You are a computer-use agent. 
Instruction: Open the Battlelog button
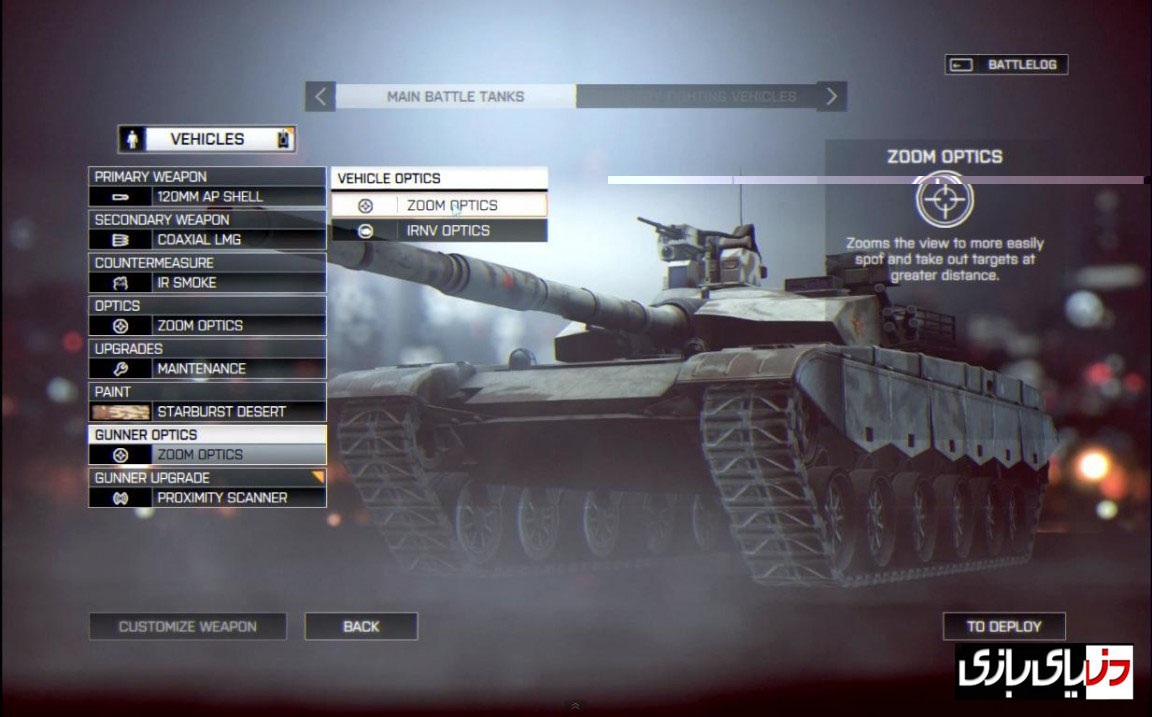(x=1006, y=65)
